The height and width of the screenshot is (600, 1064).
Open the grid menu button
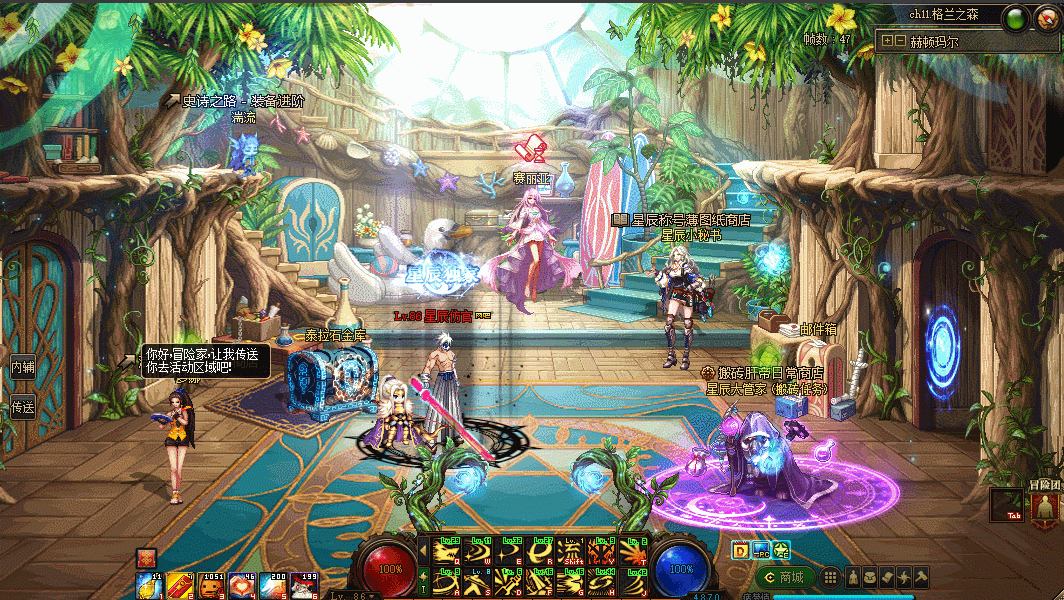[x=829, y=577]
